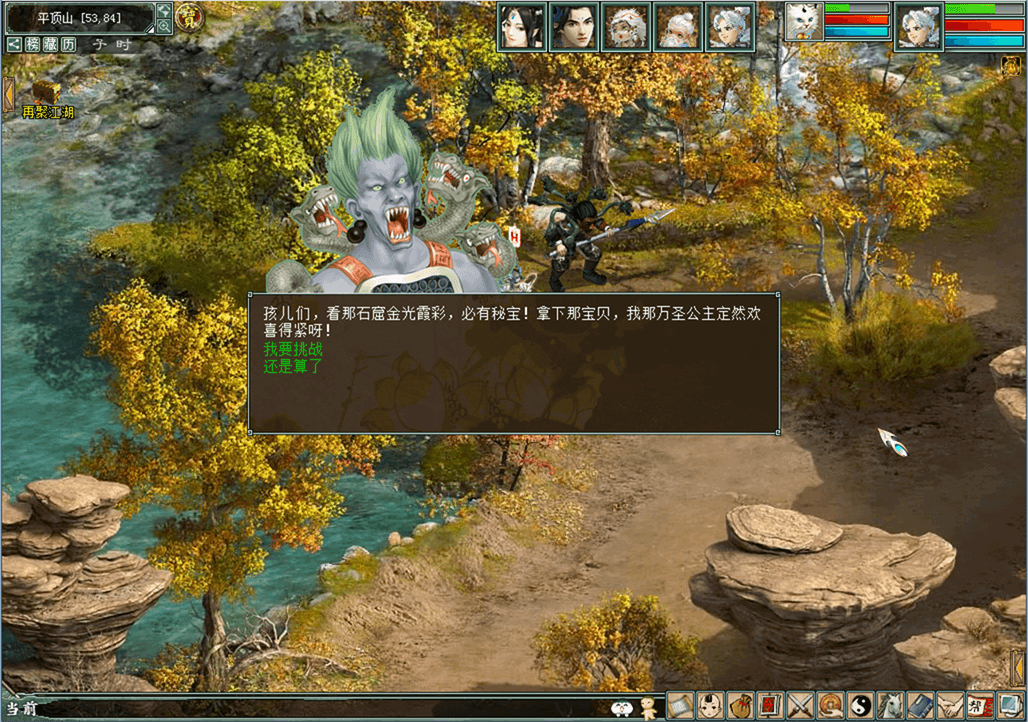Screen dimensions: 1028x722
Task: Open the 历 calendar button
Action: pyautogui.click(x=68, y=45)
